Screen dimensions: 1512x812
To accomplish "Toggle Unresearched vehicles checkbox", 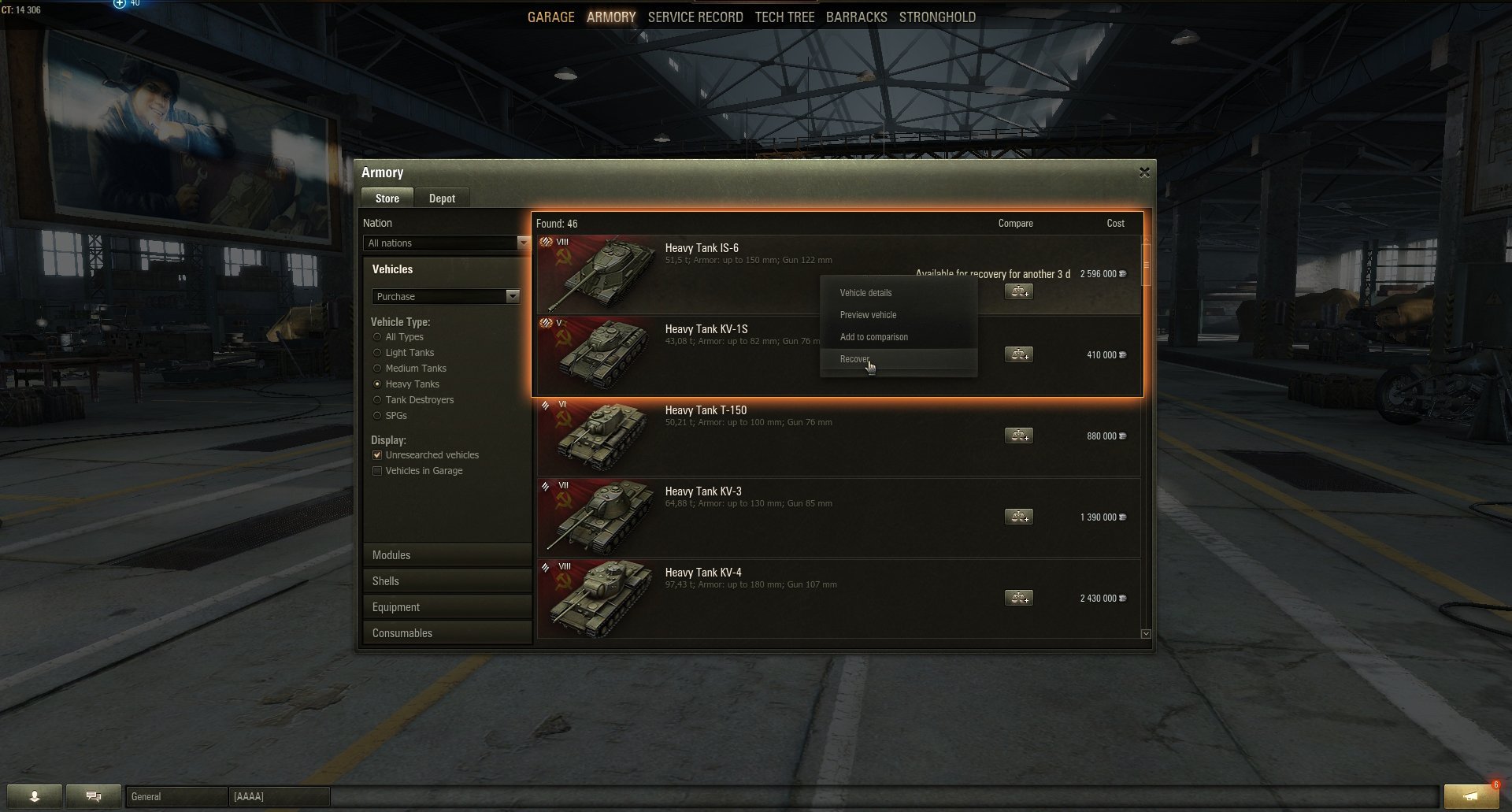I will (377, 455).
